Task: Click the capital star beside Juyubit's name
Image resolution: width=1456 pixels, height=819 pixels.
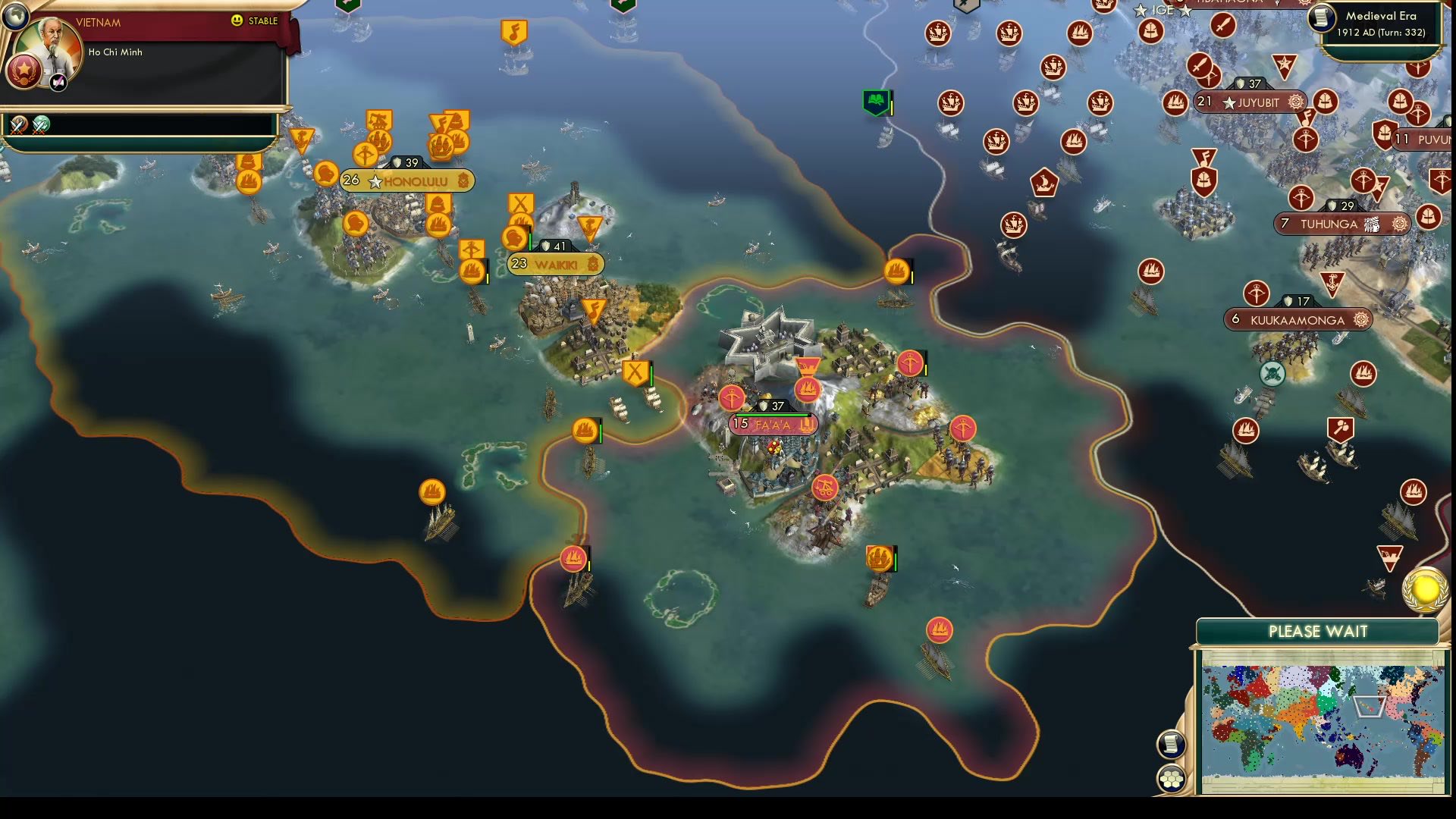Action: tap(1230, 102)
